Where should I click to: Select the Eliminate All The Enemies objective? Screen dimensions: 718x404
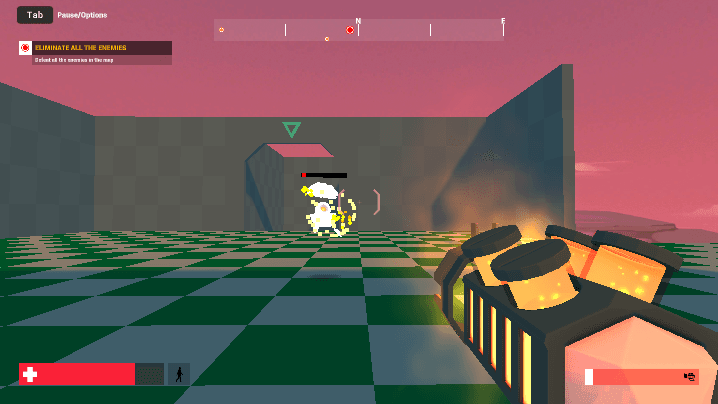point(102,48)
